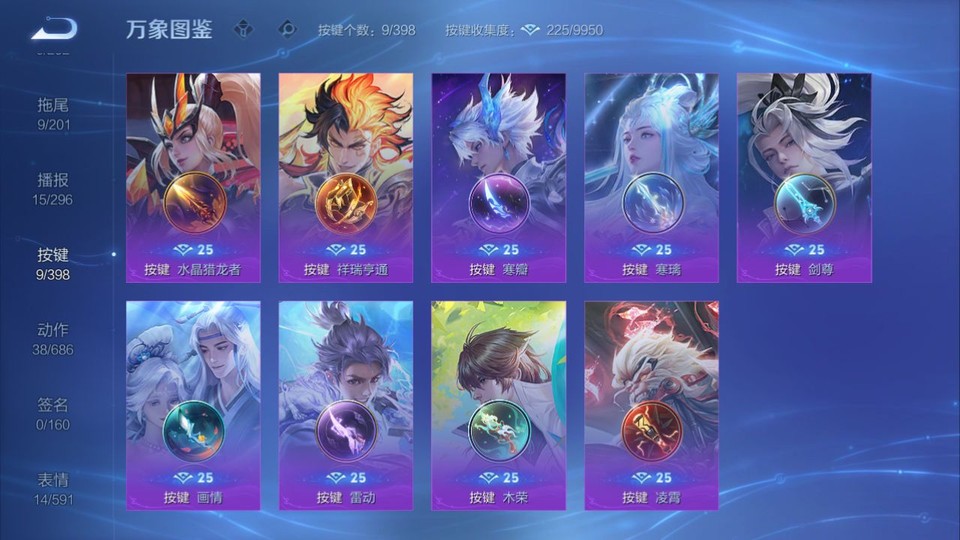Open the 寒瓣 button skin card
Screen dimensions: 960x540
pos(498,177)
